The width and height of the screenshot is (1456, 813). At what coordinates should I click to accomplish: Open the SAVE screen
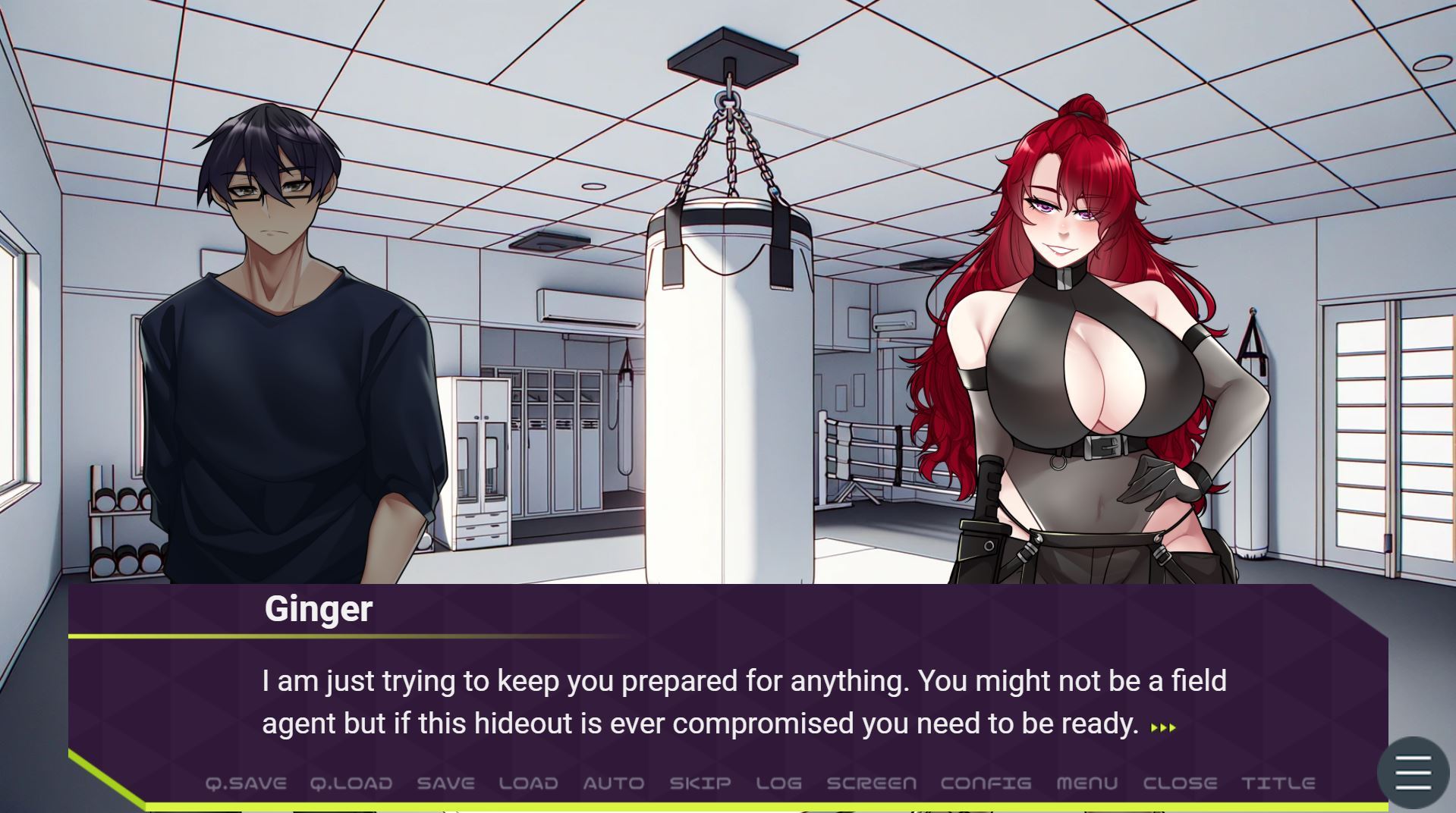[x=445, y=783]
